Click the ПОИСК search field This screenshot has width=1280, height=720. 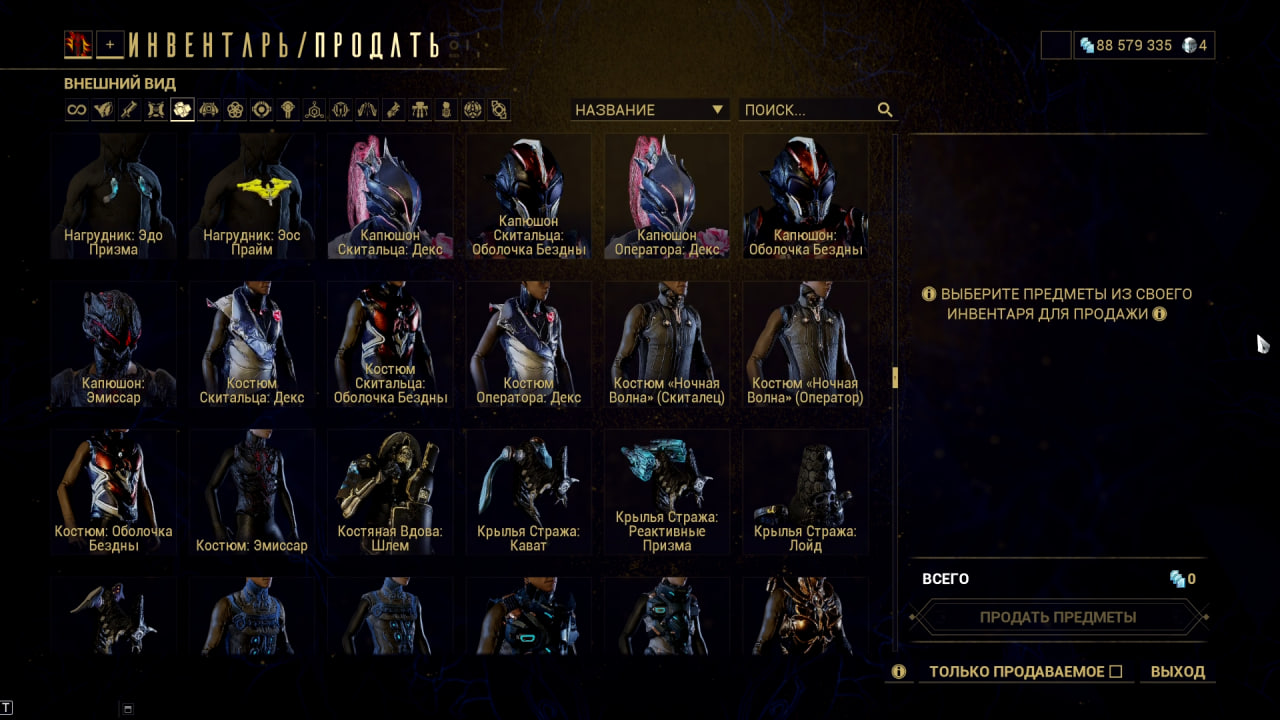pos(808,110)
